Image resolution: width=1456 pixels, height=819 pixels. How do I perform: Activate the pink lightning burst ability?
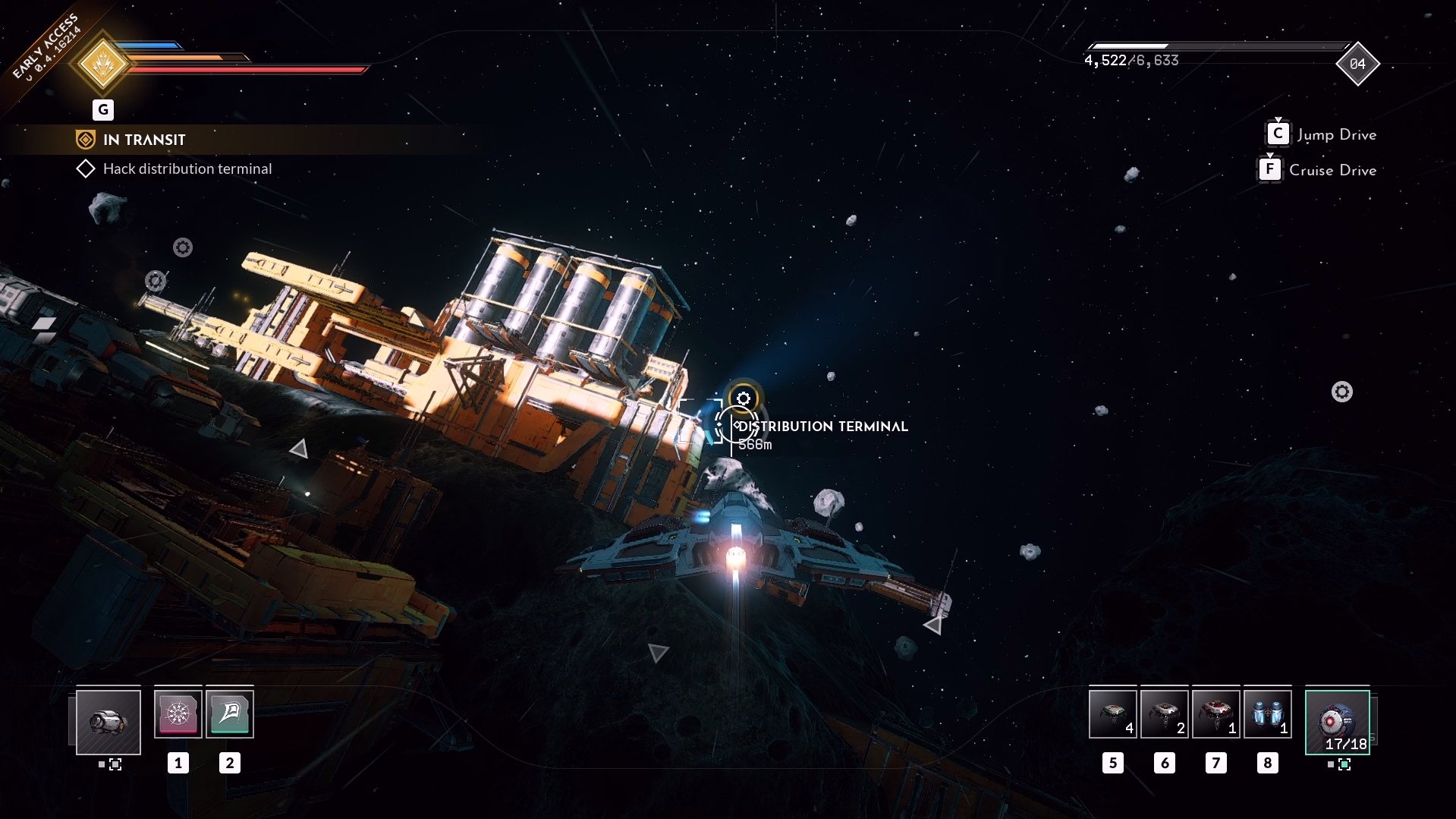(178, 713)
